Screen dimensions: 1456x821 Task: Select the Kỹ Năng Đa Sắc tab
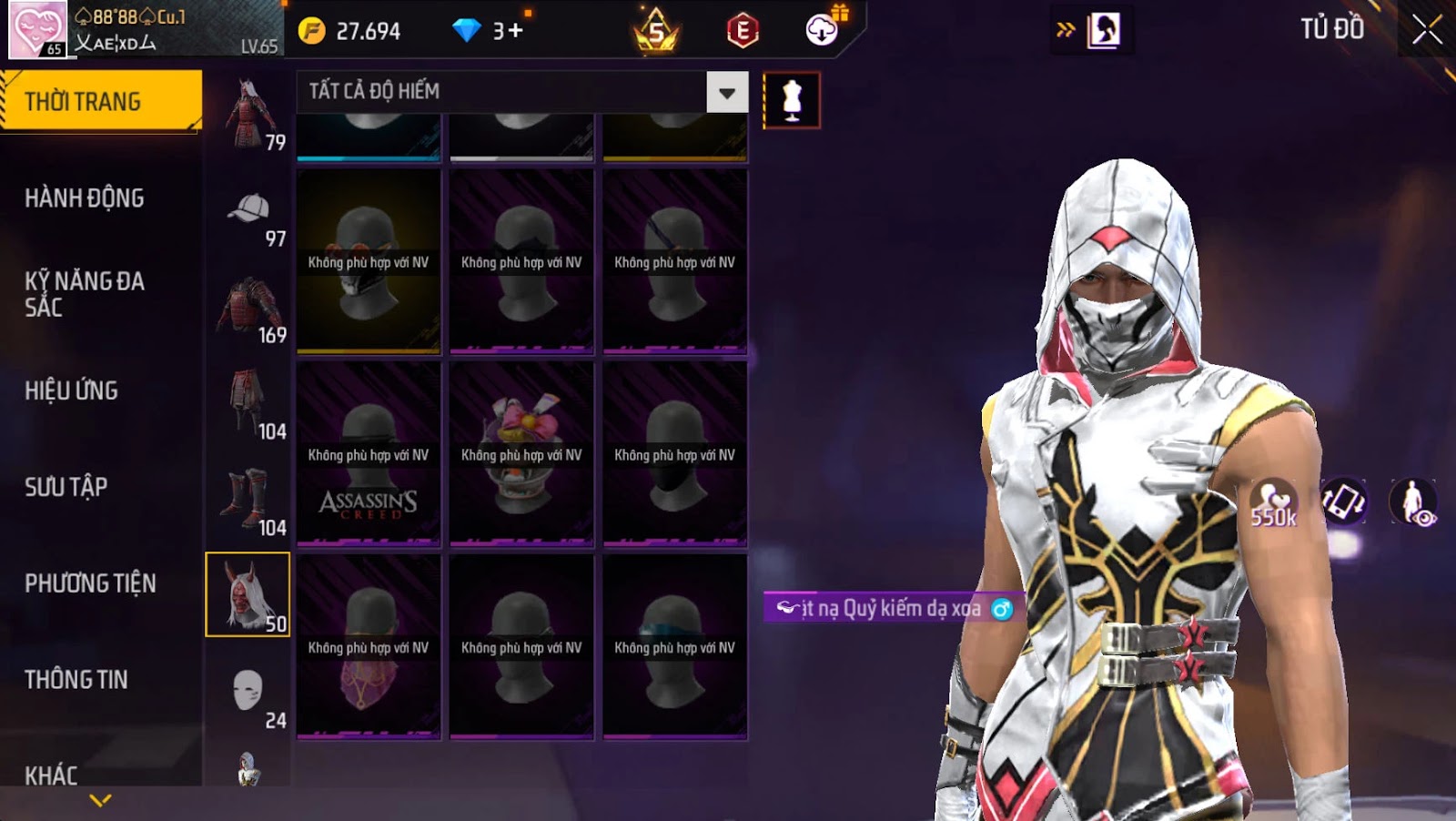(x=85, y=294)
